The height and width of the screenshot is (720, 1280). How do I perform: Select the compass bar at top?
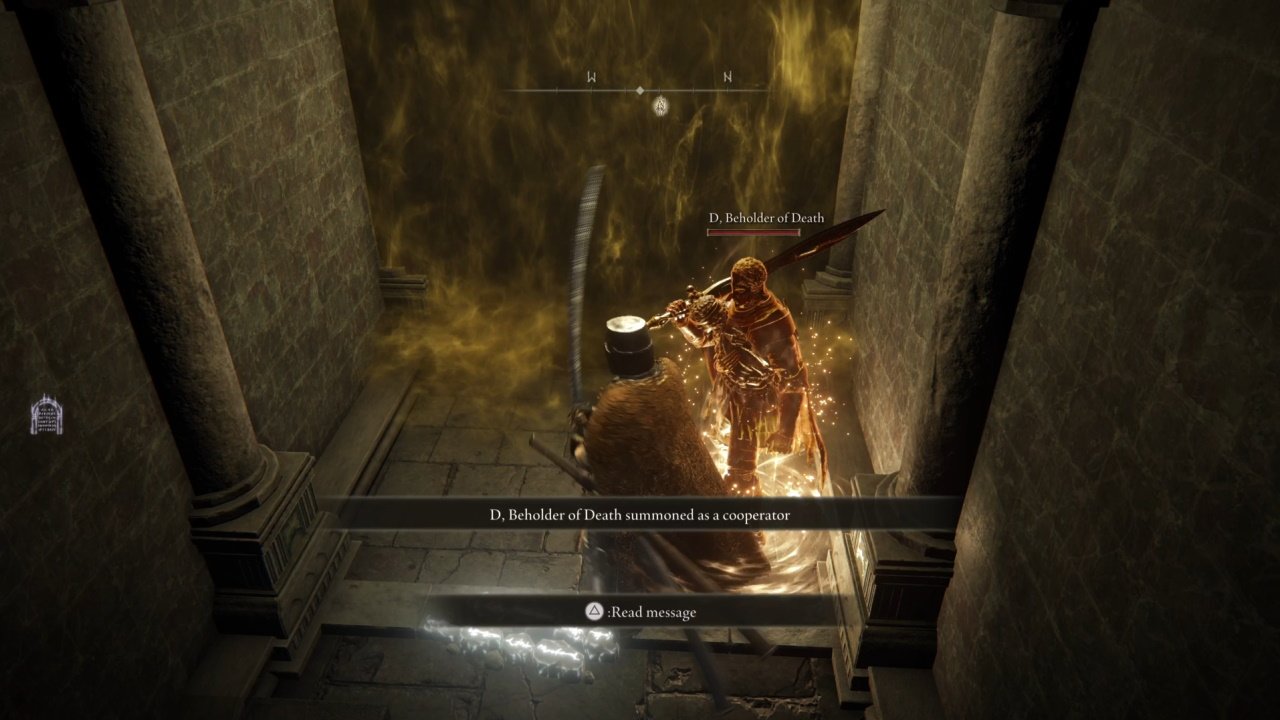[640, 90]
